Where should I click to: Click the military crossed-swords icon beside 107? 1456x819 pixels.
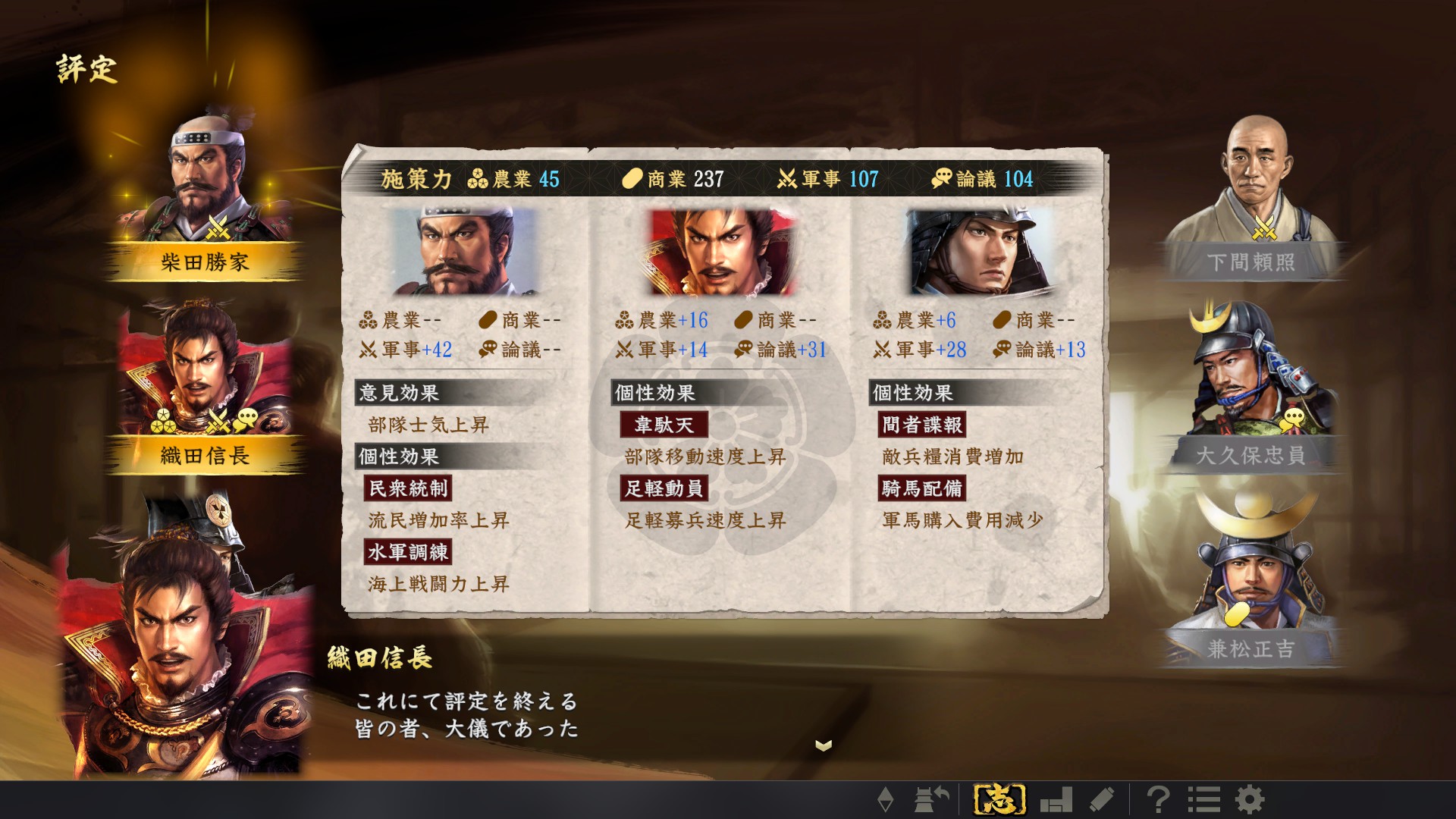(784, 179)
